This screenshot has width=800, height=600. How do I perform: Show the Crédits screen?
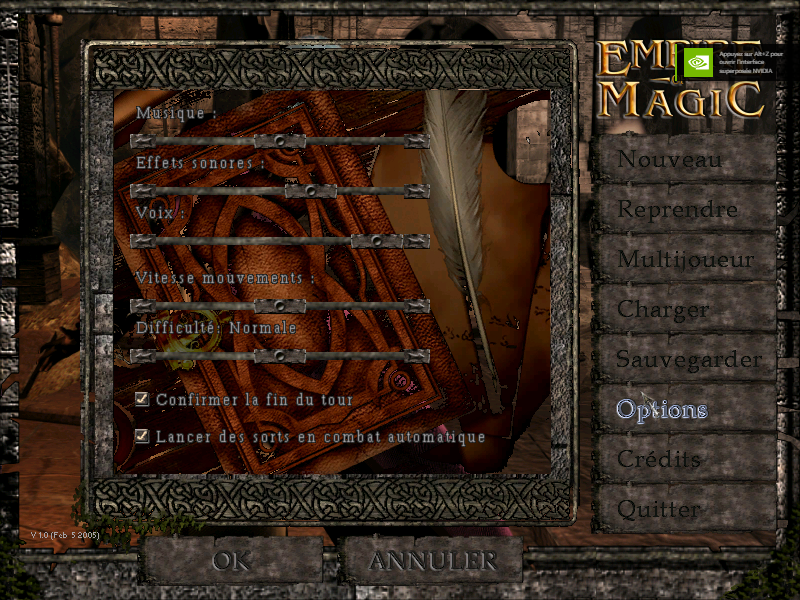click(683, 460)
